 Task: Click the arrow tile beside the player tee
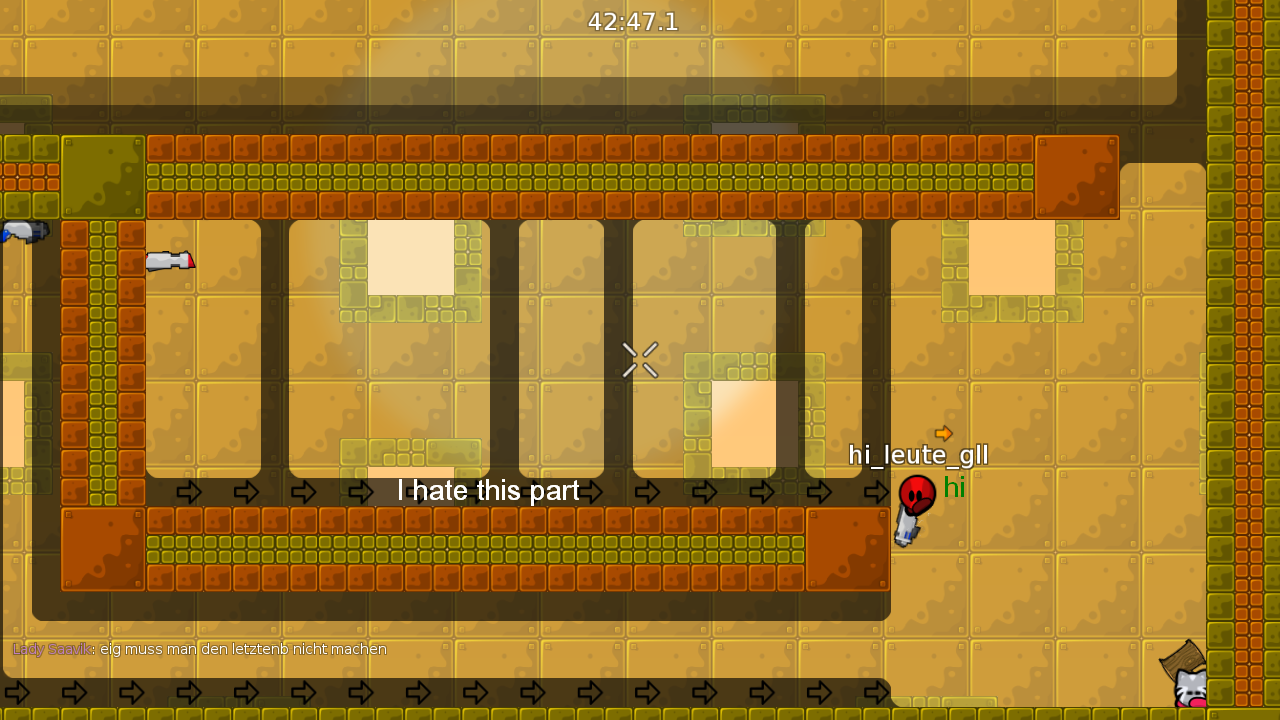pyautogui.click(x=875, y=491)
